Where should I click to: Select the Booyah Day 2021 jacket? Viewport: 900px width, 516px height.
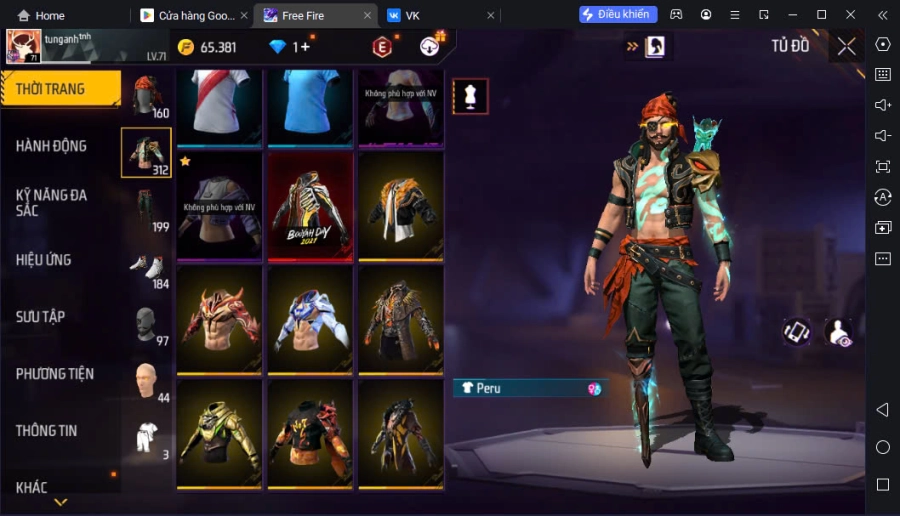point(311,206)
